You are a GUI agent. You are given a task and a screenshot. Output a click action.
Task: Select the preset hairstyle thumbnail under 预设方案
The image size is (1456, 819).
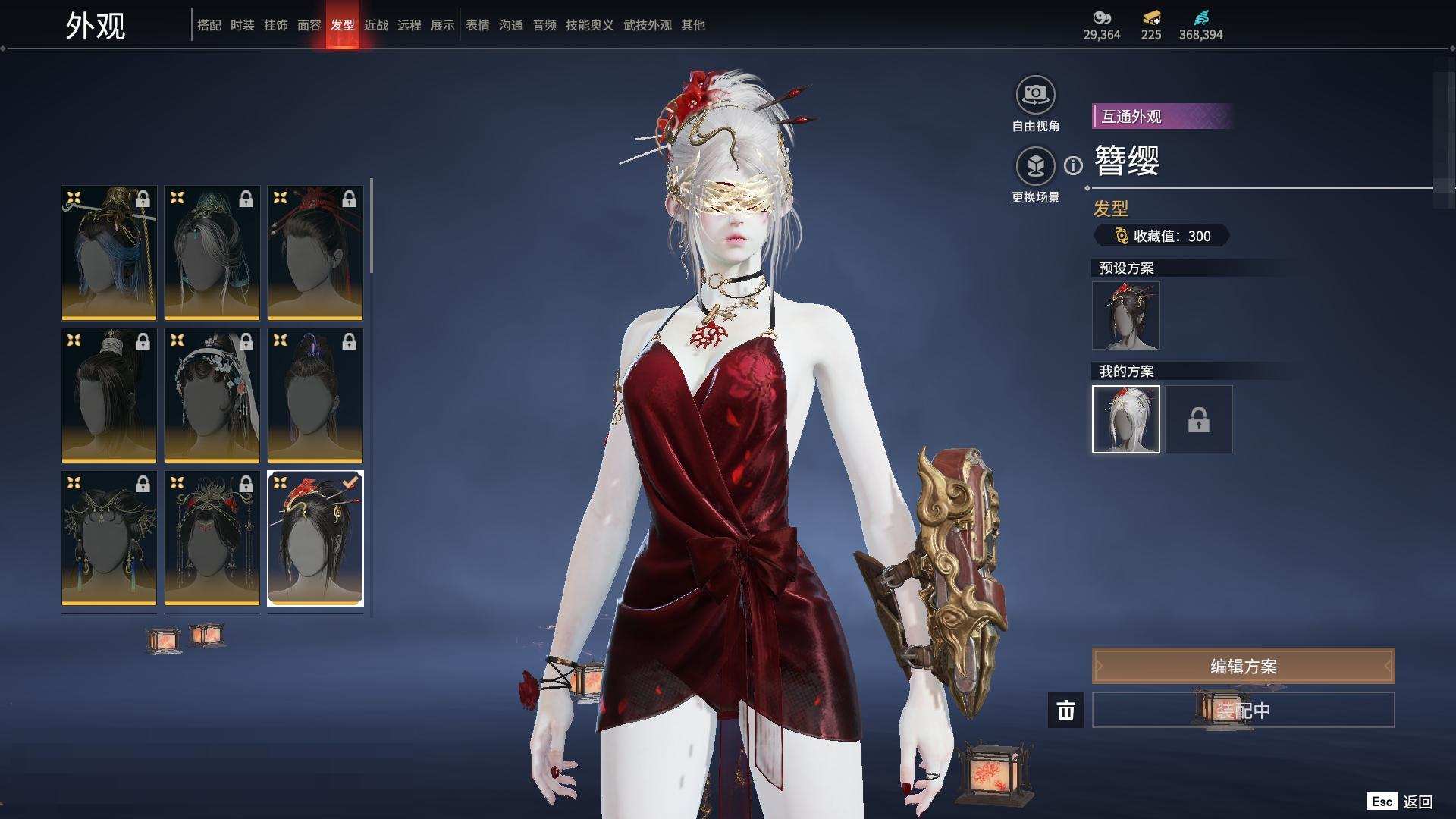[1125, 315]
